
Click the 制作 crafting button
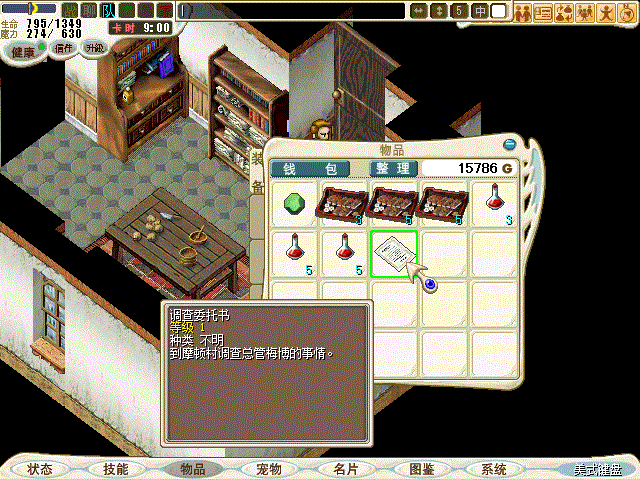pyautogui.click(x=64, y=47)
